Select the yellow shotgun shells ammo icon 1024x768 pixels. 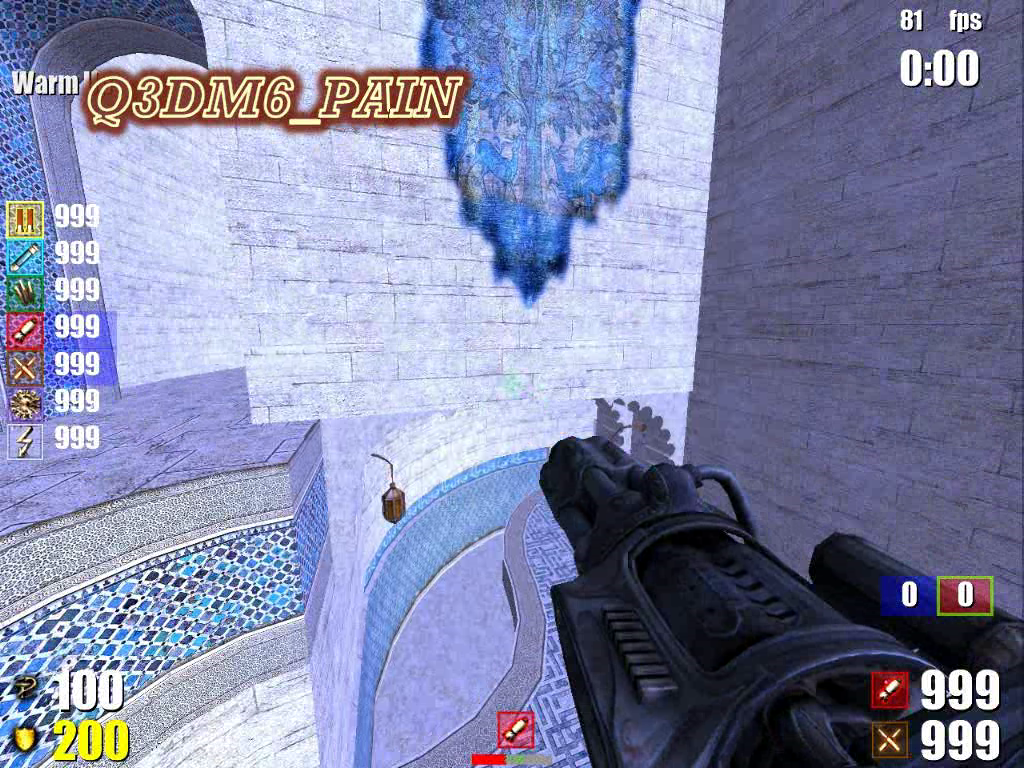pos(24,217)
